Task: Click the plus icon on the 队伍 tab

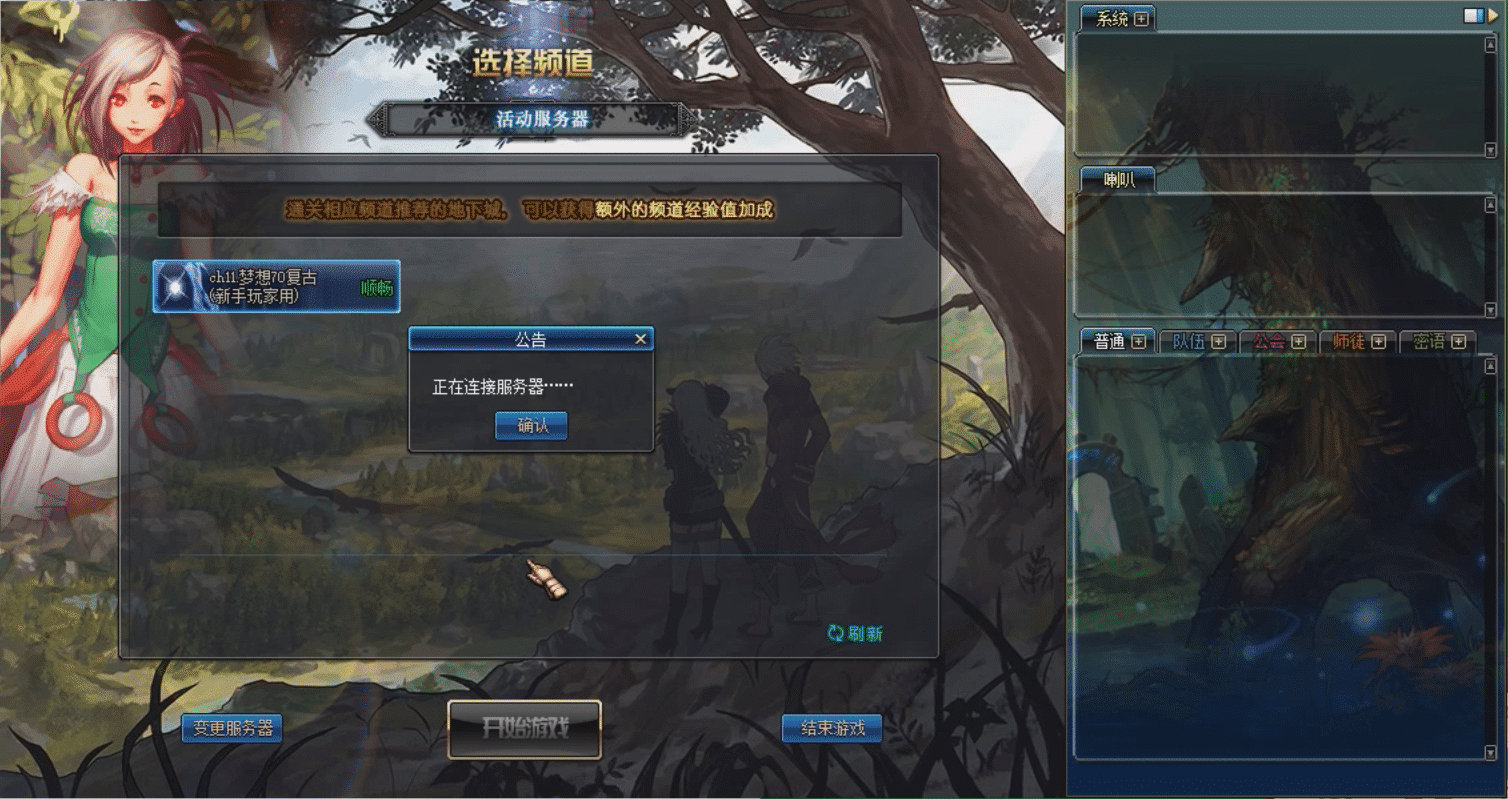Action: click(1218, 342)
